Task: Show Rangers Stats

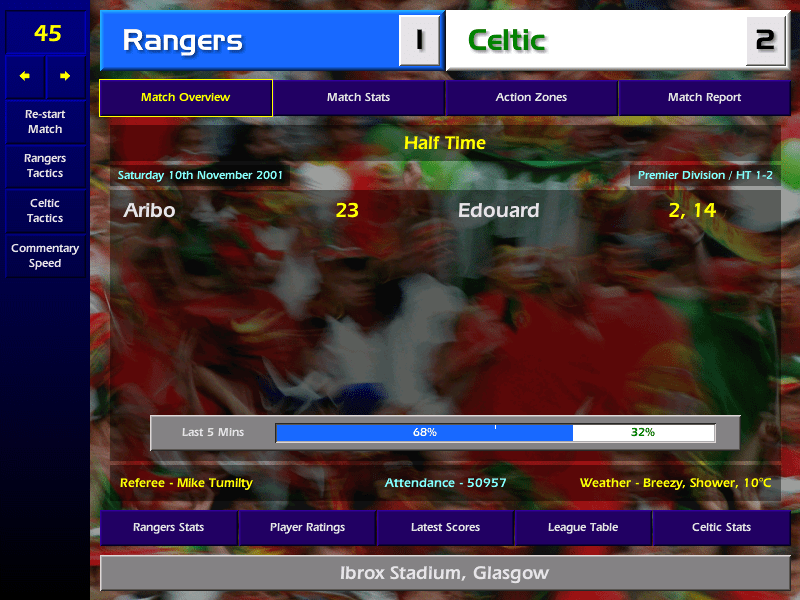Action: pyautogui.click(x=168, y=527)
